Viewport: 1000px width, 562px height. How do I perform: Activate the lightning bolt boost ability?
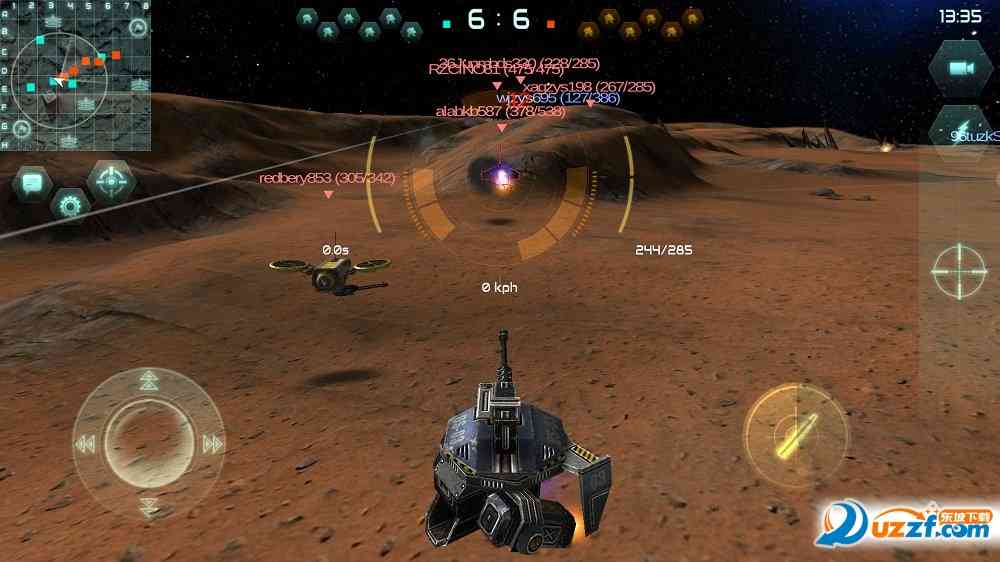(x=961, y=129)
